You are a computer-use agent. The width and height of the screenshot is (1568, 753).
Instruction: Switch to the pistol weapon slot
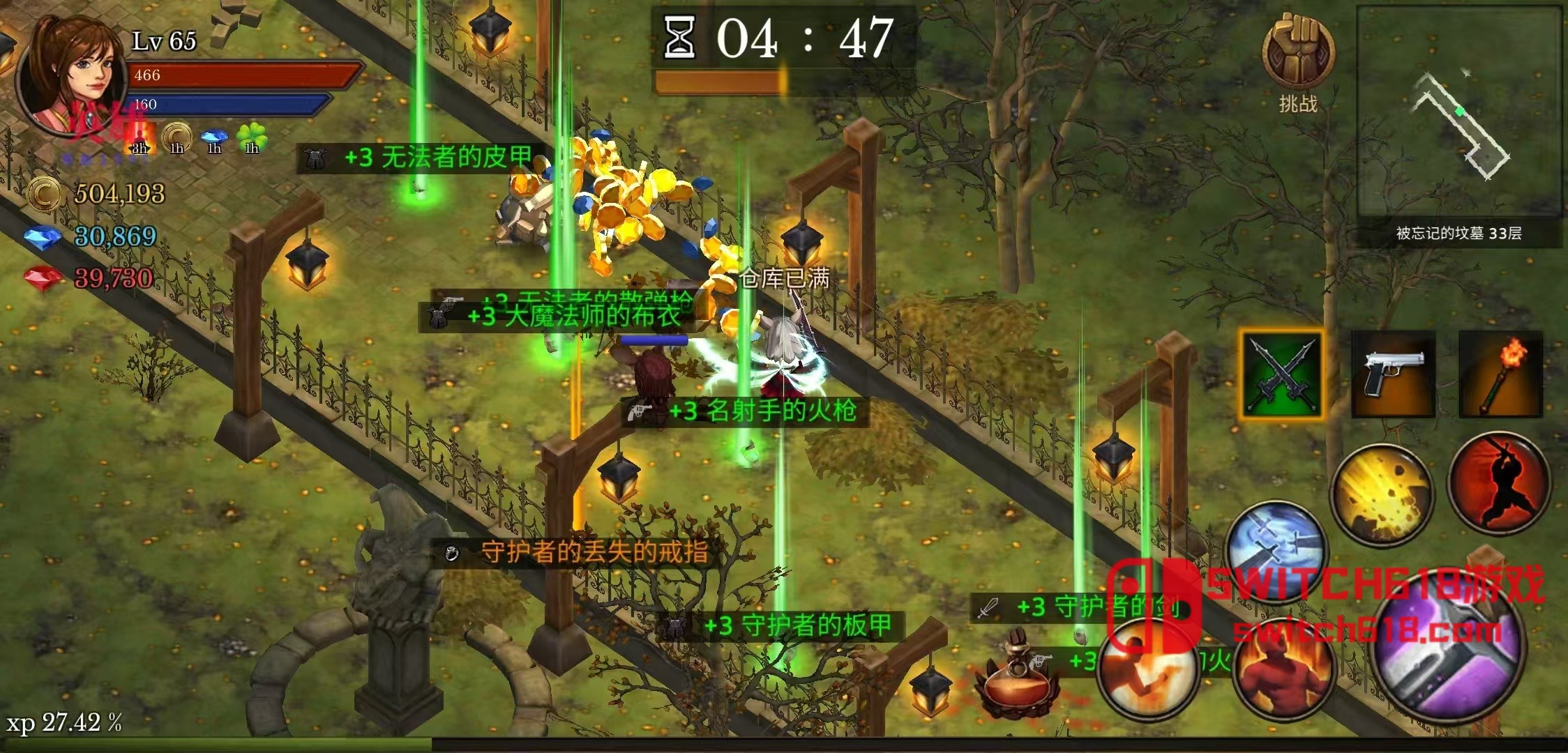pyautogui.click(x=1393, y=374)
